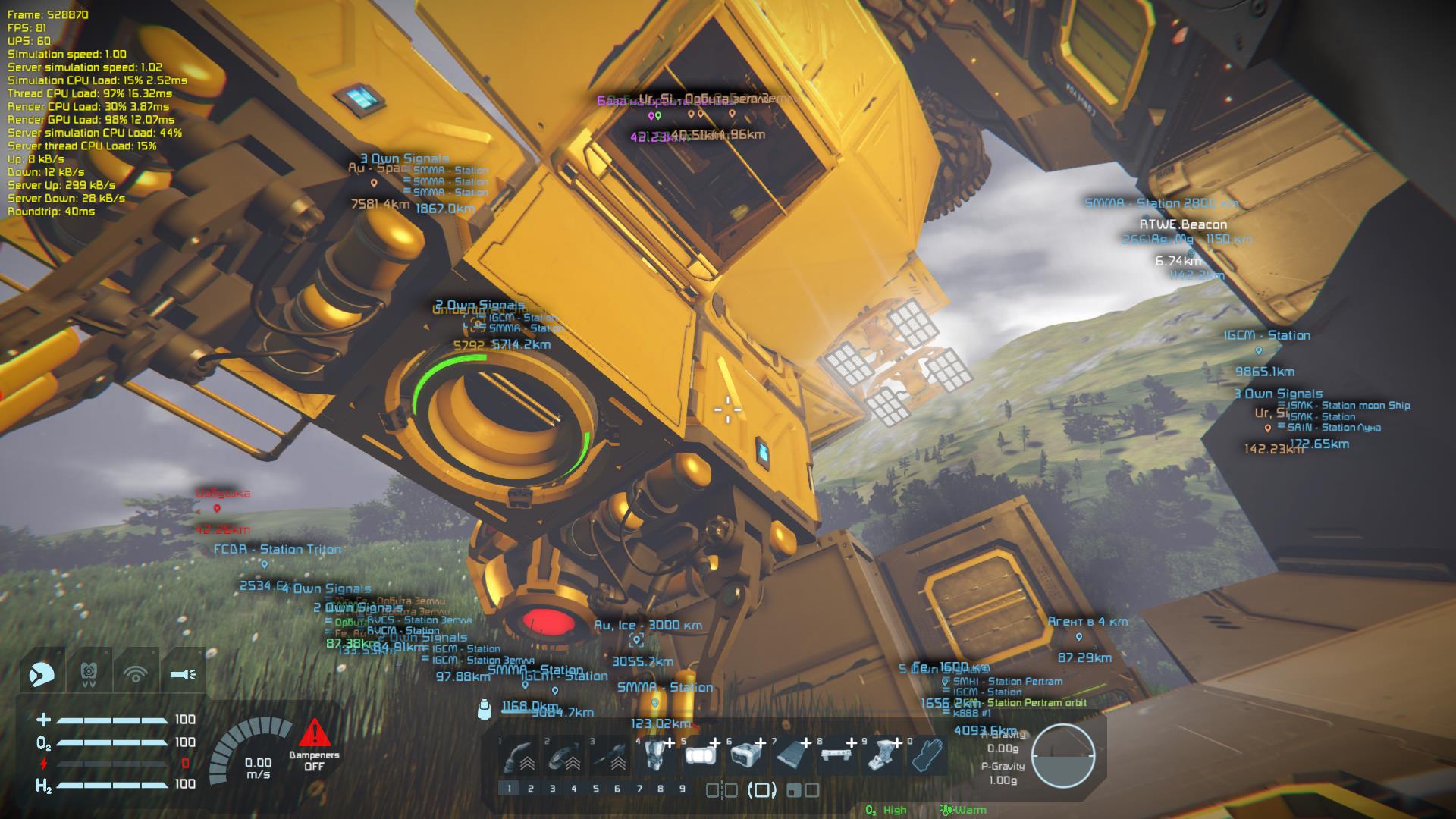The width and height of the screenshot is (1456, 819).
Task: Open toolbar page 9
Action: [x=682, y=789]
